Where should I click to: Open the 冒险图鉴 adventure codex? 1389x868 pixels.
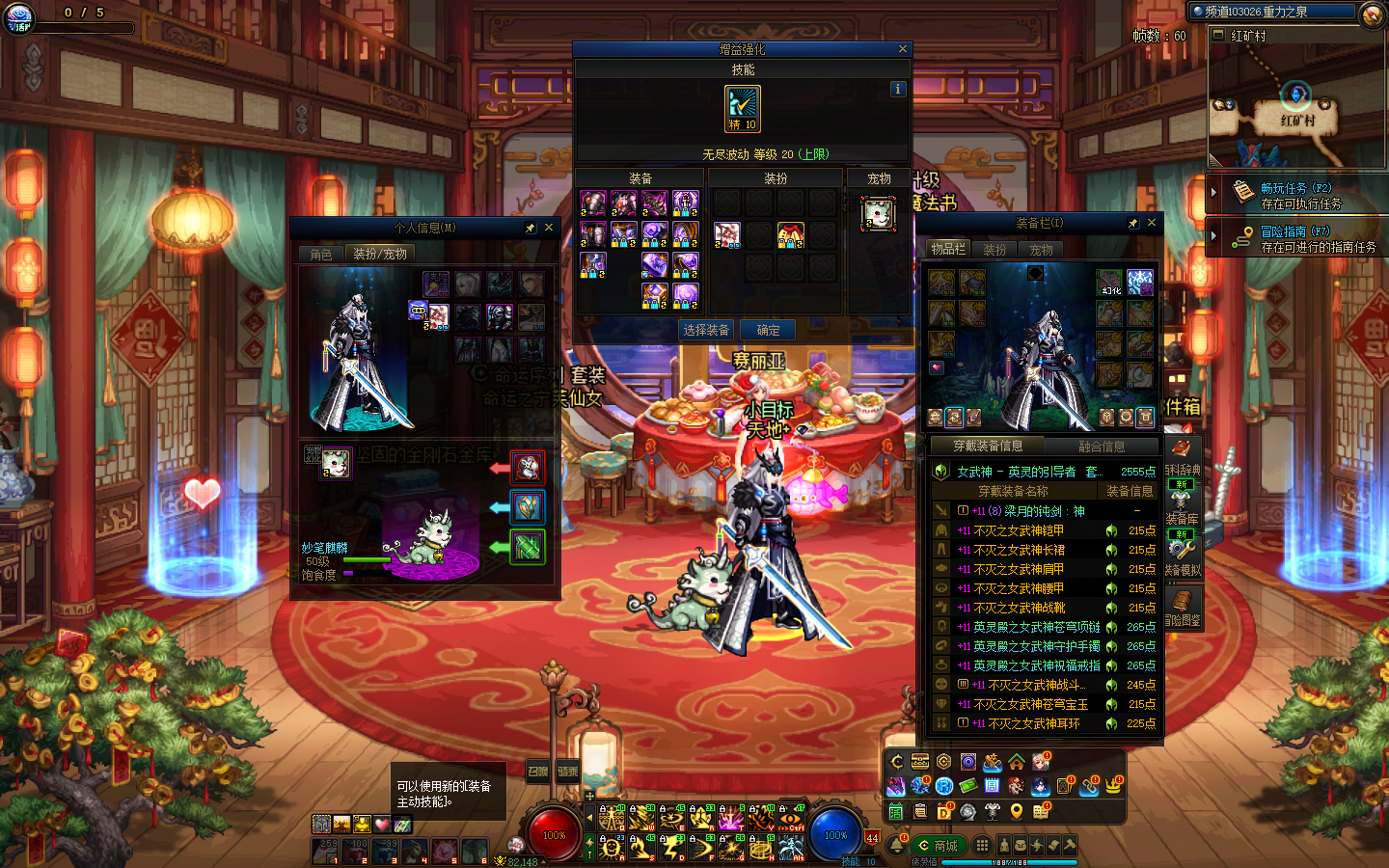pyautogui.click(x=1182, y=608)
